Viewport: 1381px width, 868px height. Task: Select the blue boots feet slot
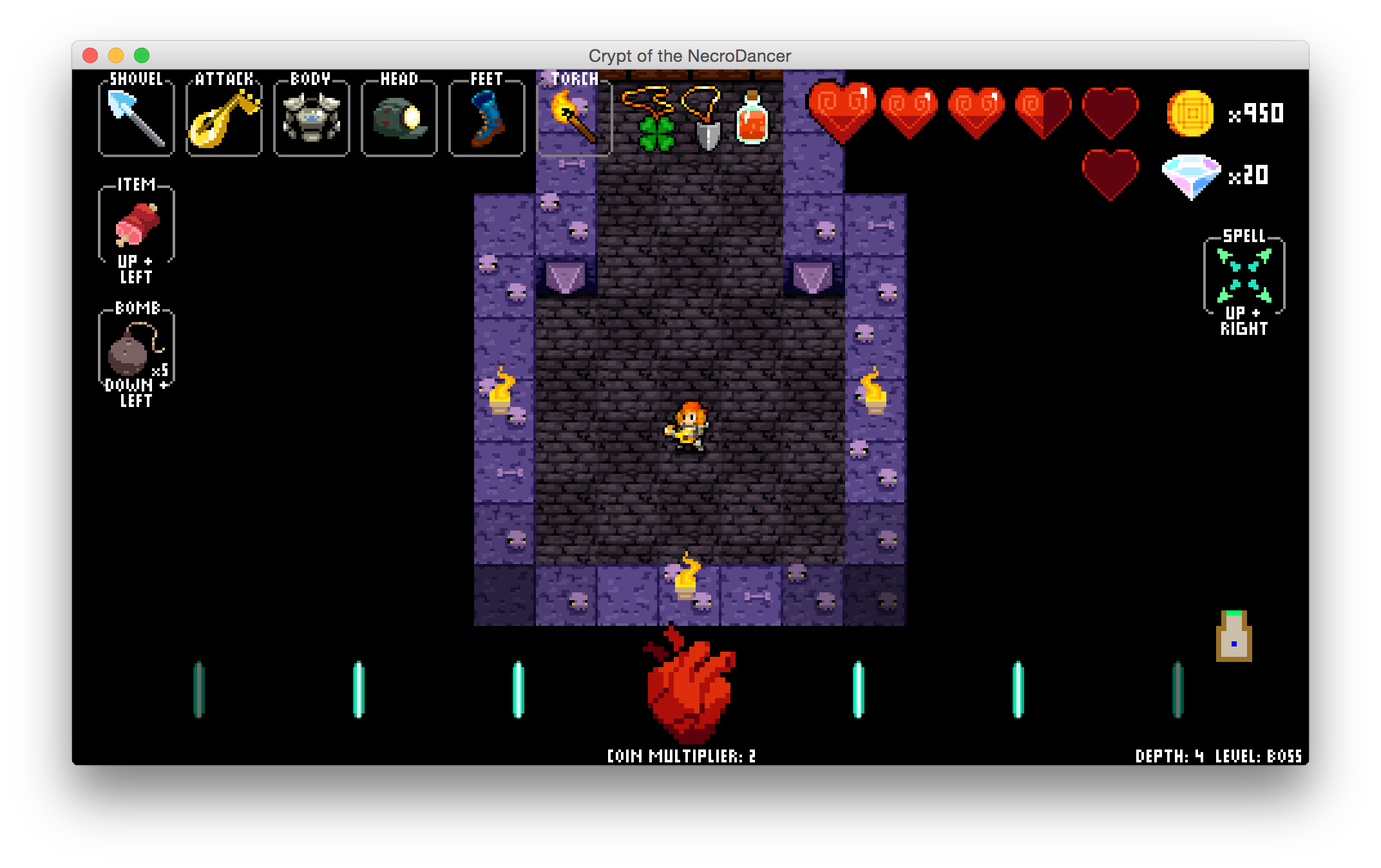point(486,118)
